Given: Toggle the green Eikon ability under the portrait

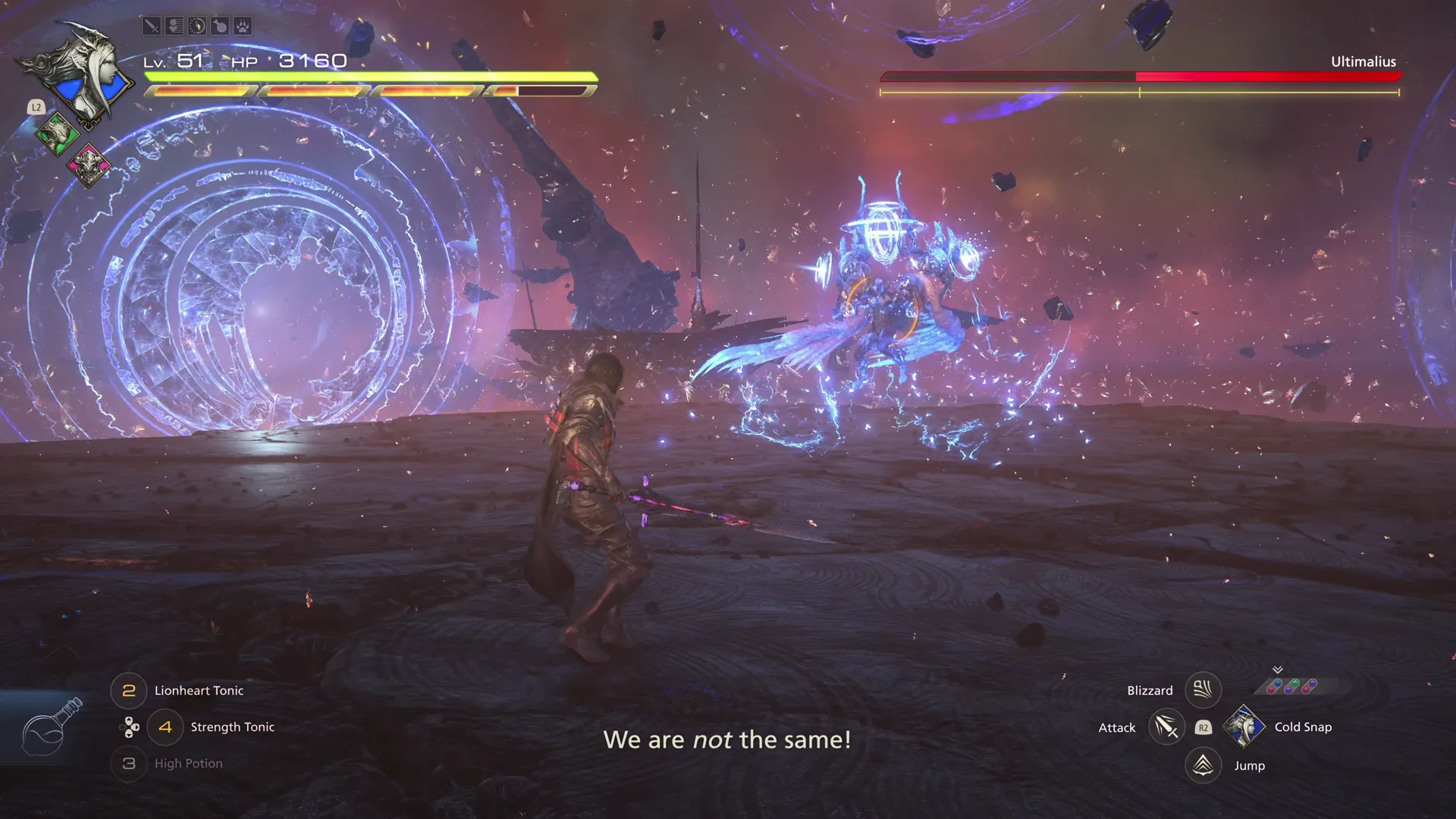Looking at the screenshot, I should click(57, 133).
